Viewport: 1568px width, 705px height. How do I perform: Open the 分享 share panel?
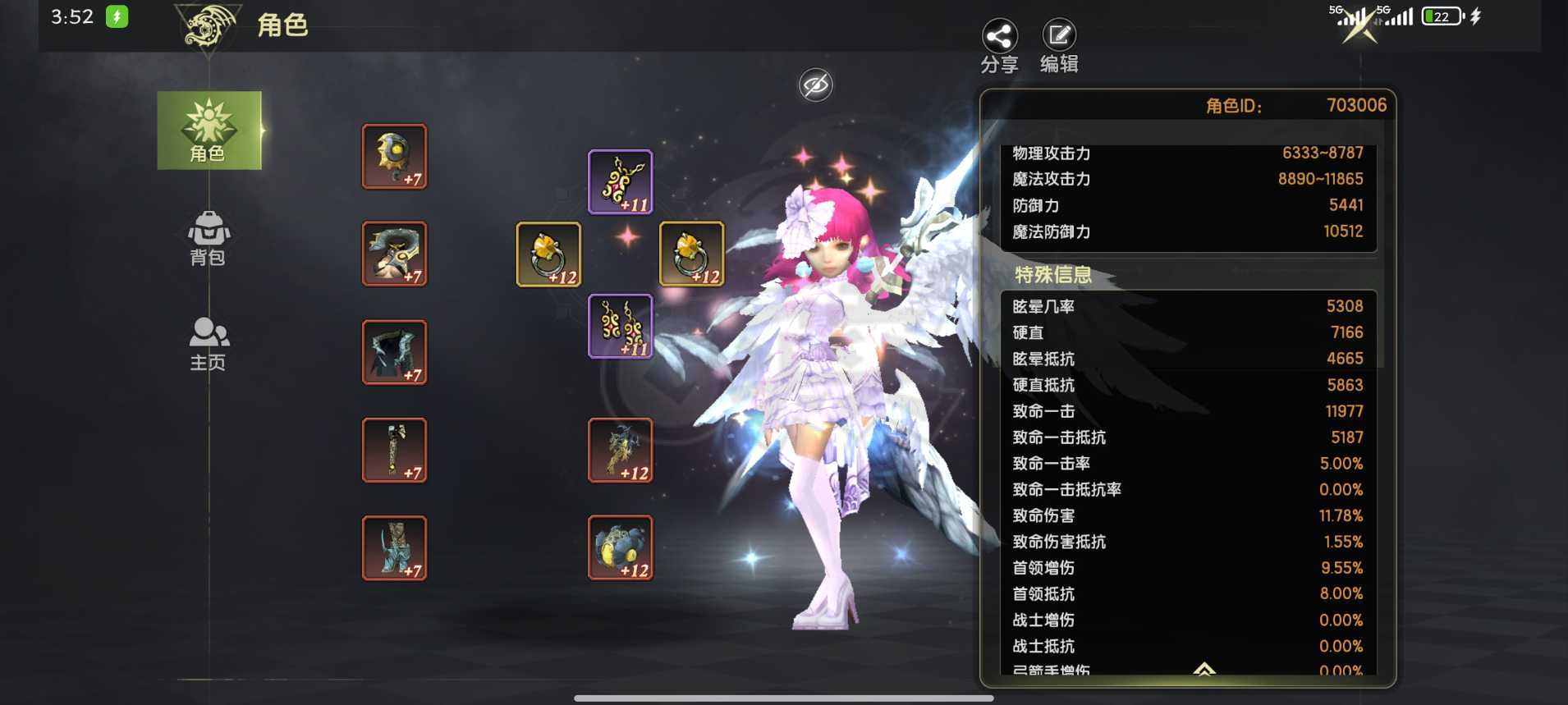(x=998, y=37)
